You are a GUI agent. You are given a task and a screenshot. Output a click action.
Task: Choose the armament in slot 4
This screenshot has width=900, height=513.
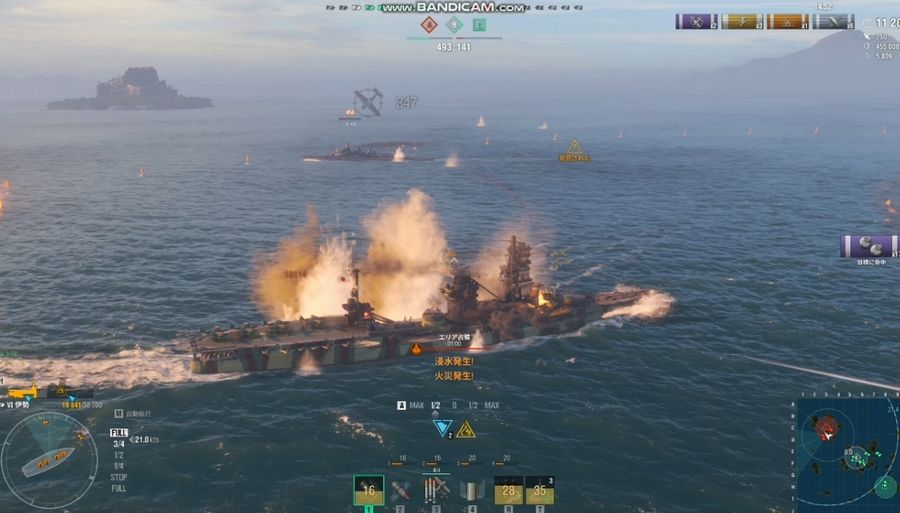[470, 490]
